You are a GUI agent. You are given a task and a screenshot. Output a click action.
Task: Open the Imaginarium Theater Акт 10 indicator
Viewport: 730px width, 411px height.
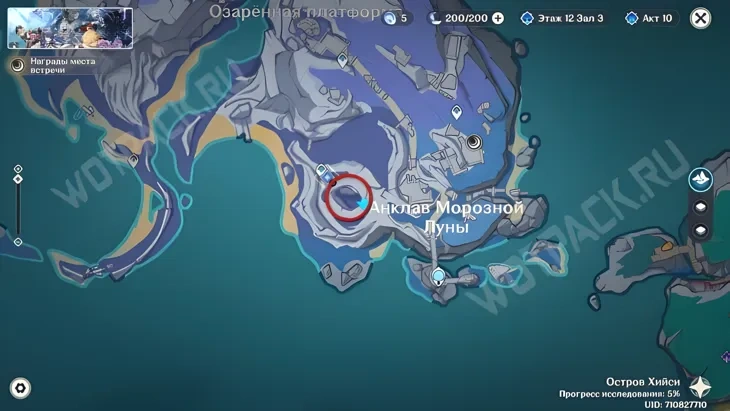tap(651, 18)
